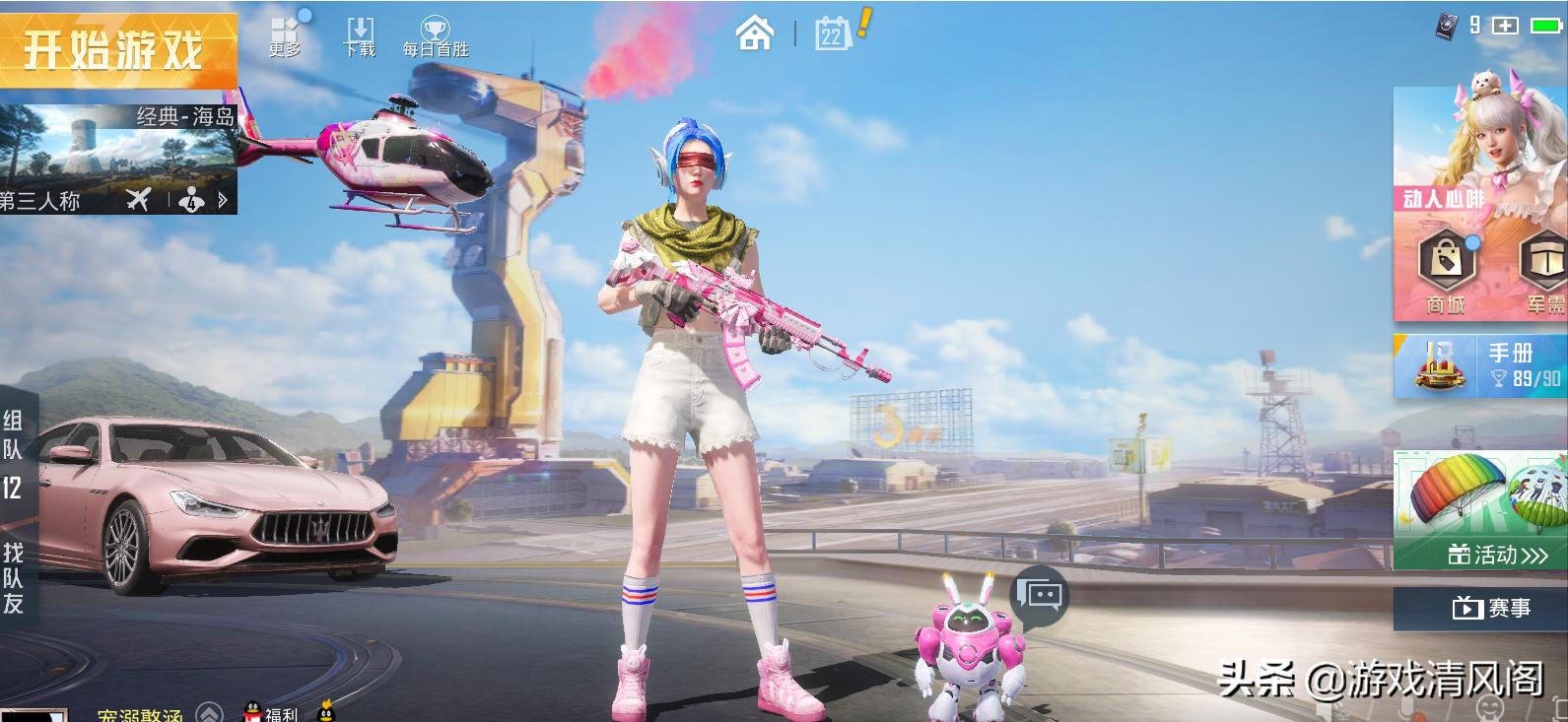This screenshot has height=722, width=1568.
Task: Click the plus button beside the card count
Action: 1505,26
